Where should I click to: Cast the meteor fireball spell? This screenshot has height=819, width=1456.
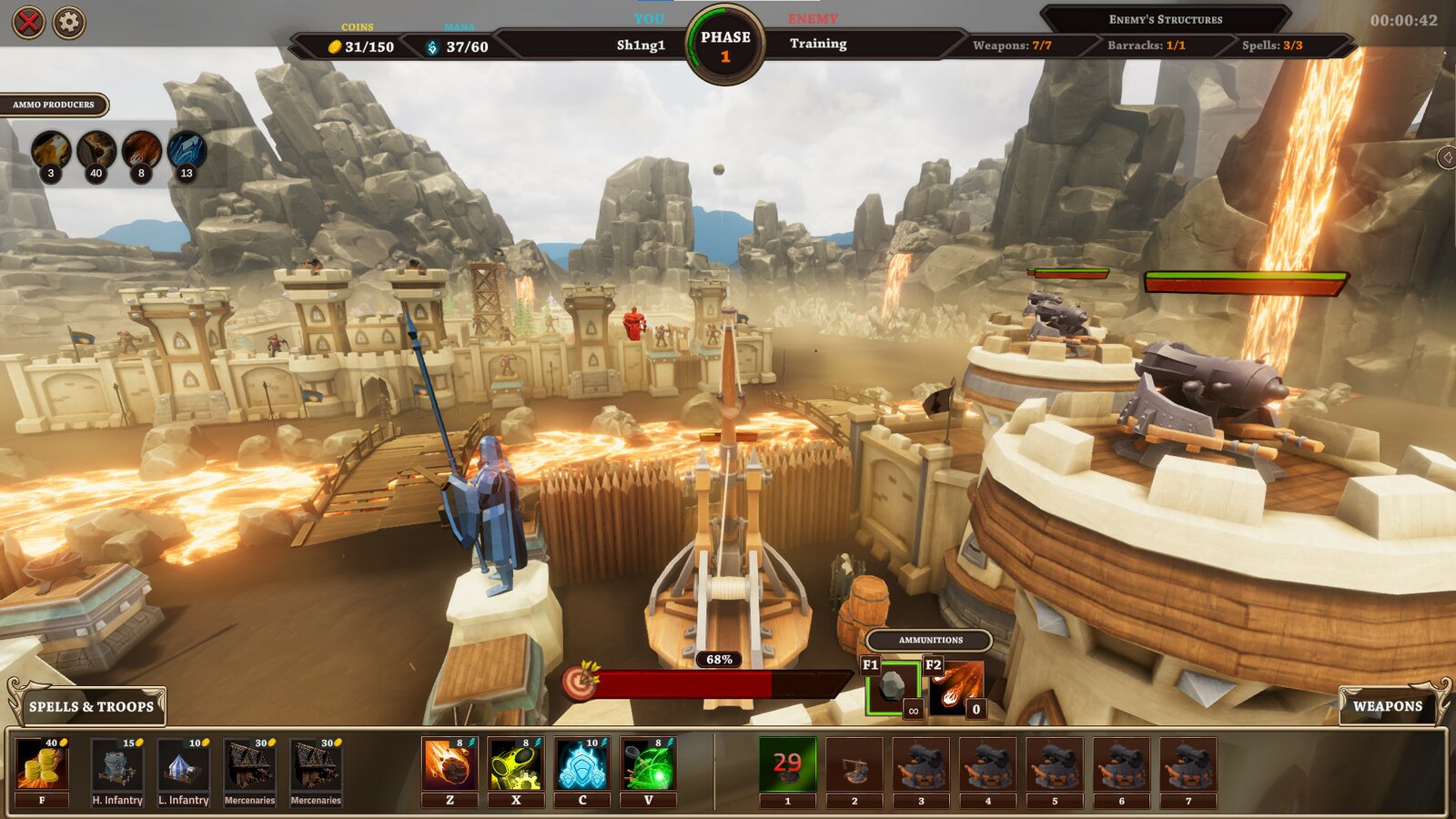coord(450,764)
